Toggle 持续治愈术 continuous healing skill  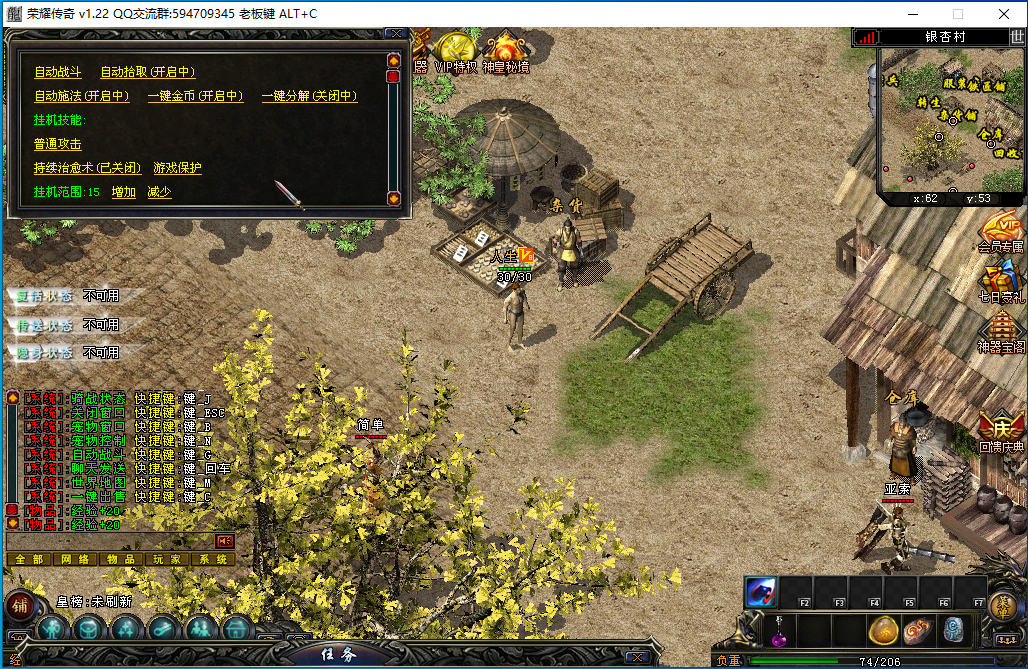point(87,168)
